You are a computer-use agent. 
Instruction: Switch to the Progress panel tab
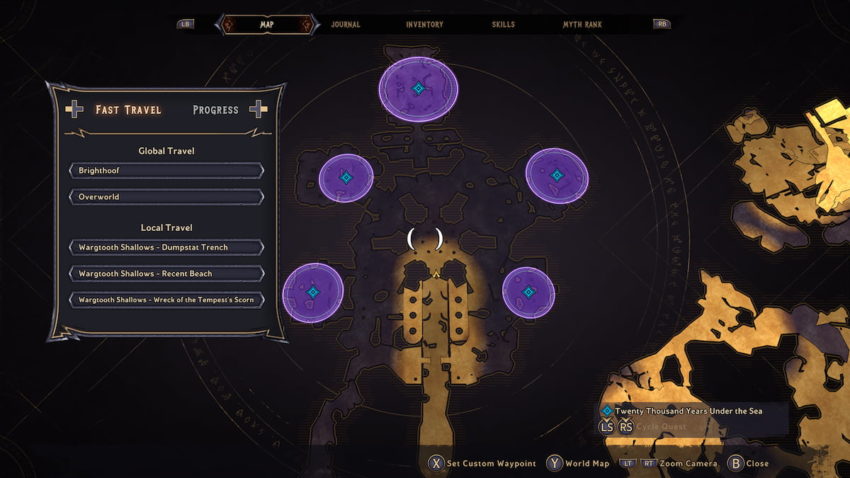tap(216, 110)
